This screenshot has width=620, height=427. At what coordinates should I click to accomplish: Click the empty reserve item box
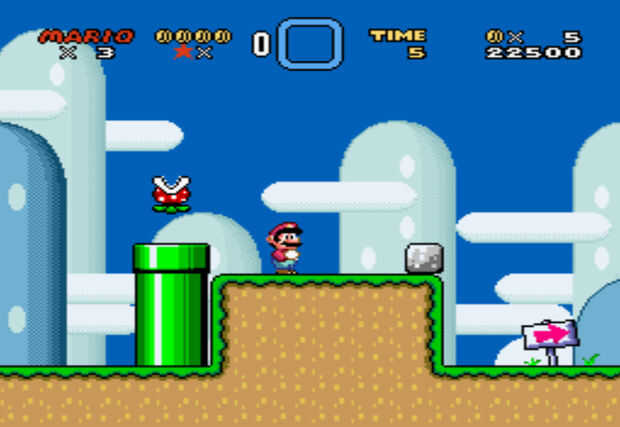tap(309, 44)
